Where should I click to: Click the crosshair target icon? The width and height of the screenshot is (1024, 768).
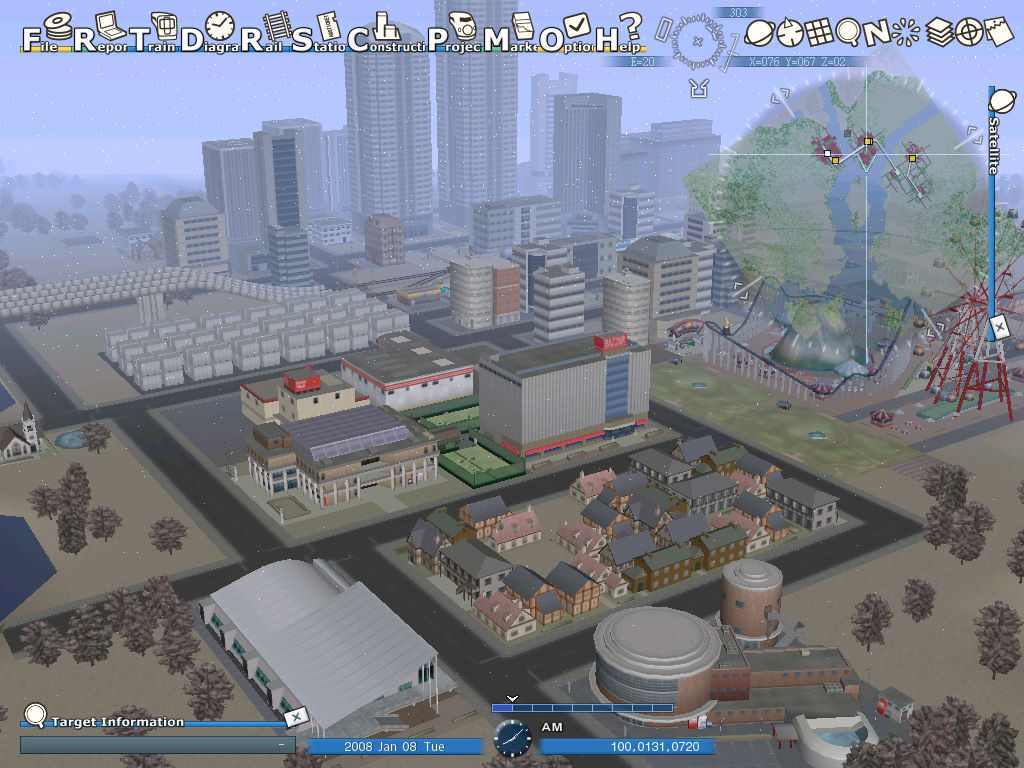[x=968, y=33]
